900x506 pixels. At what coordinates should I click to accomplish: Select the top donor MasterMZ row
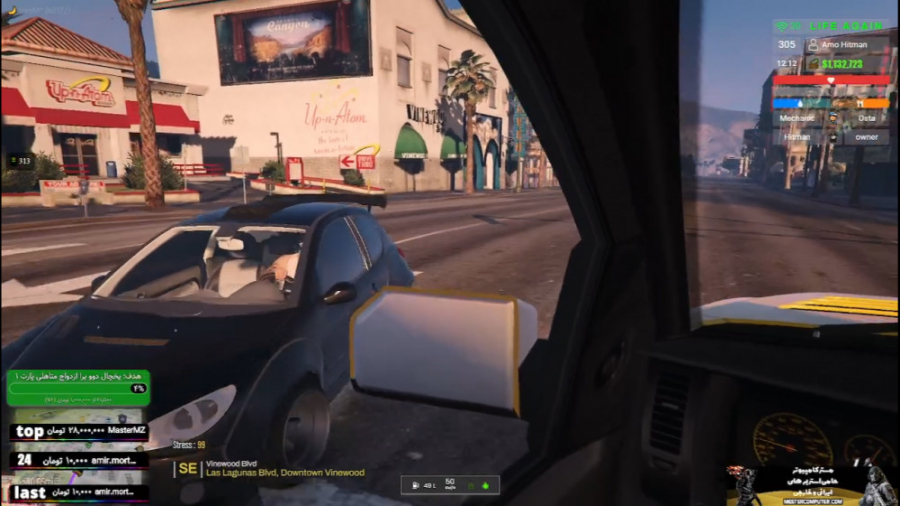tap(78, 433)
